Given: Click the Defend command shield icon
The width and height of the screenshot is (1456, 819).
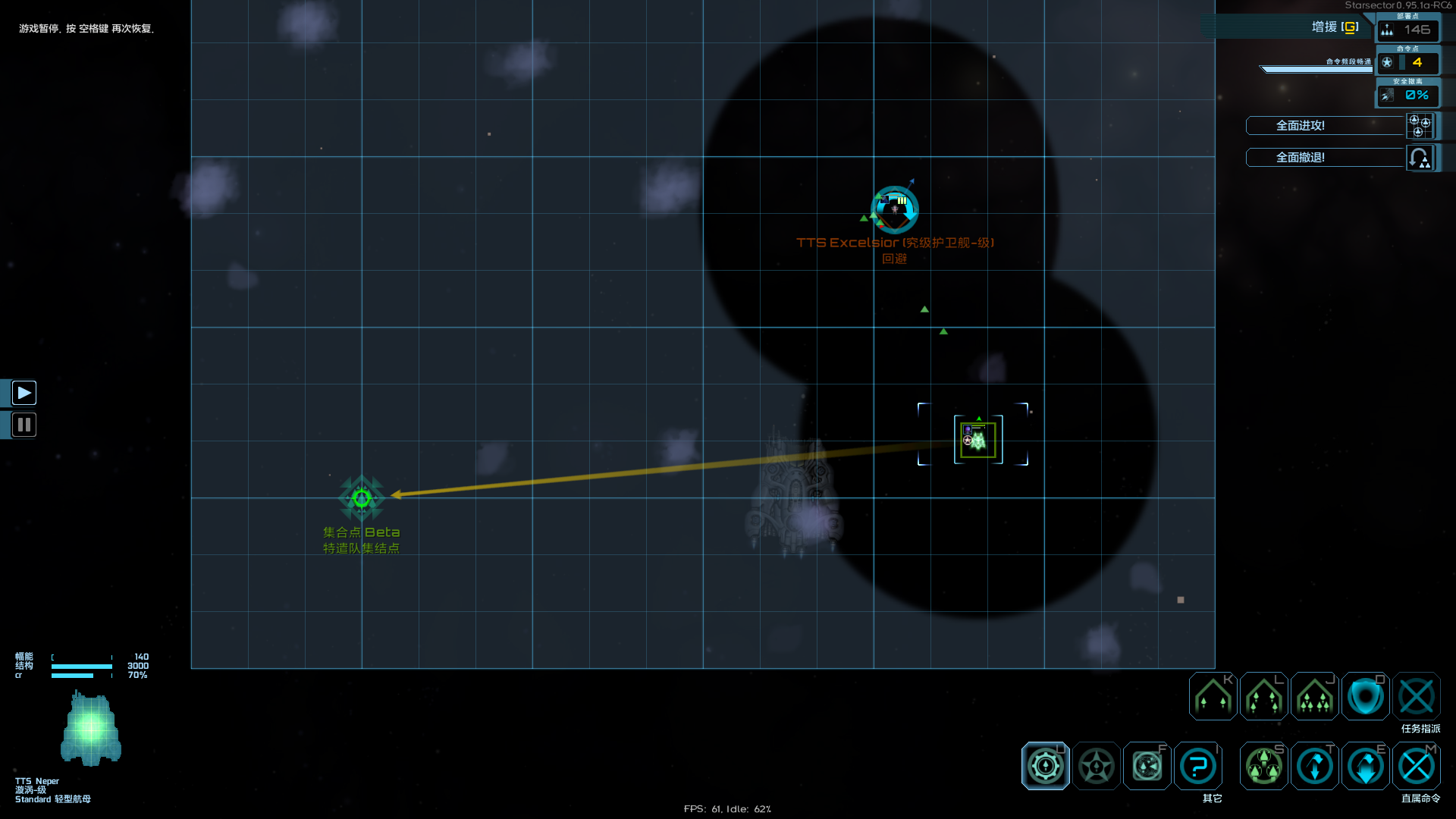Looking at the screenshot, I should coord(1365,696).
